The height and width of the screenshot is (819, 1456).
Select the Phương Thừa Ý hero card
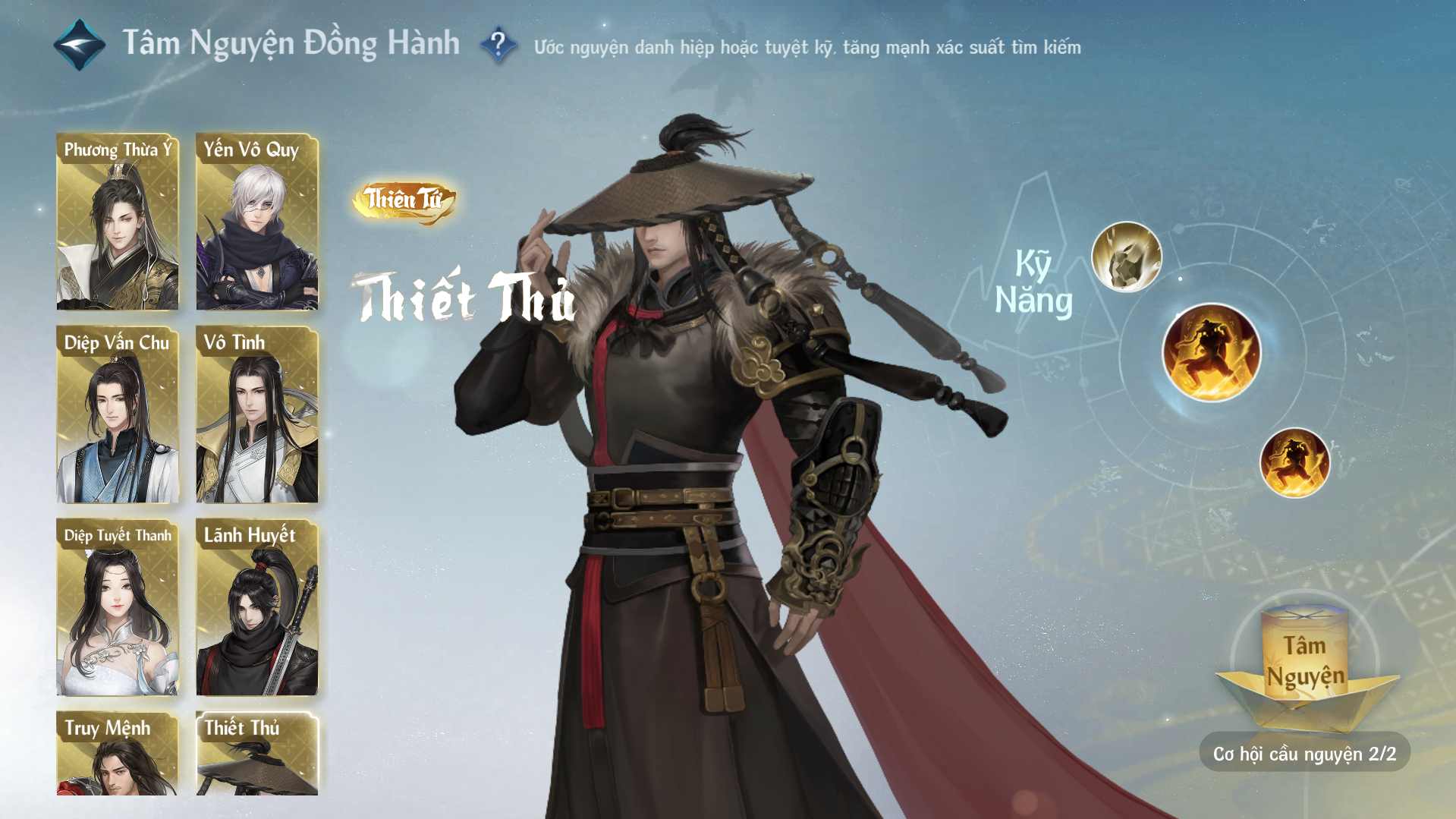tap(118, 222)
